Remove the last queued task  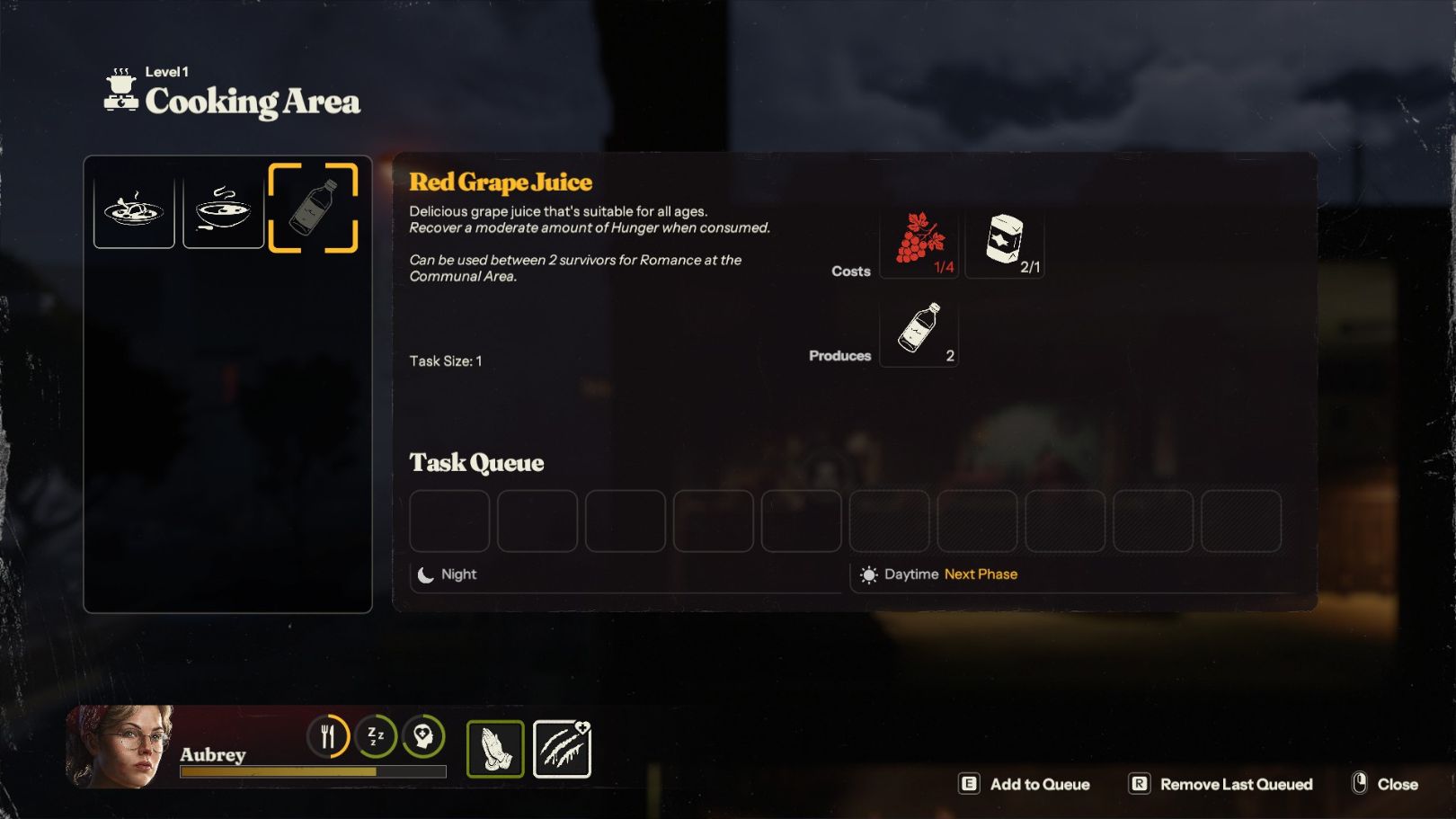tap(1221, 784)
